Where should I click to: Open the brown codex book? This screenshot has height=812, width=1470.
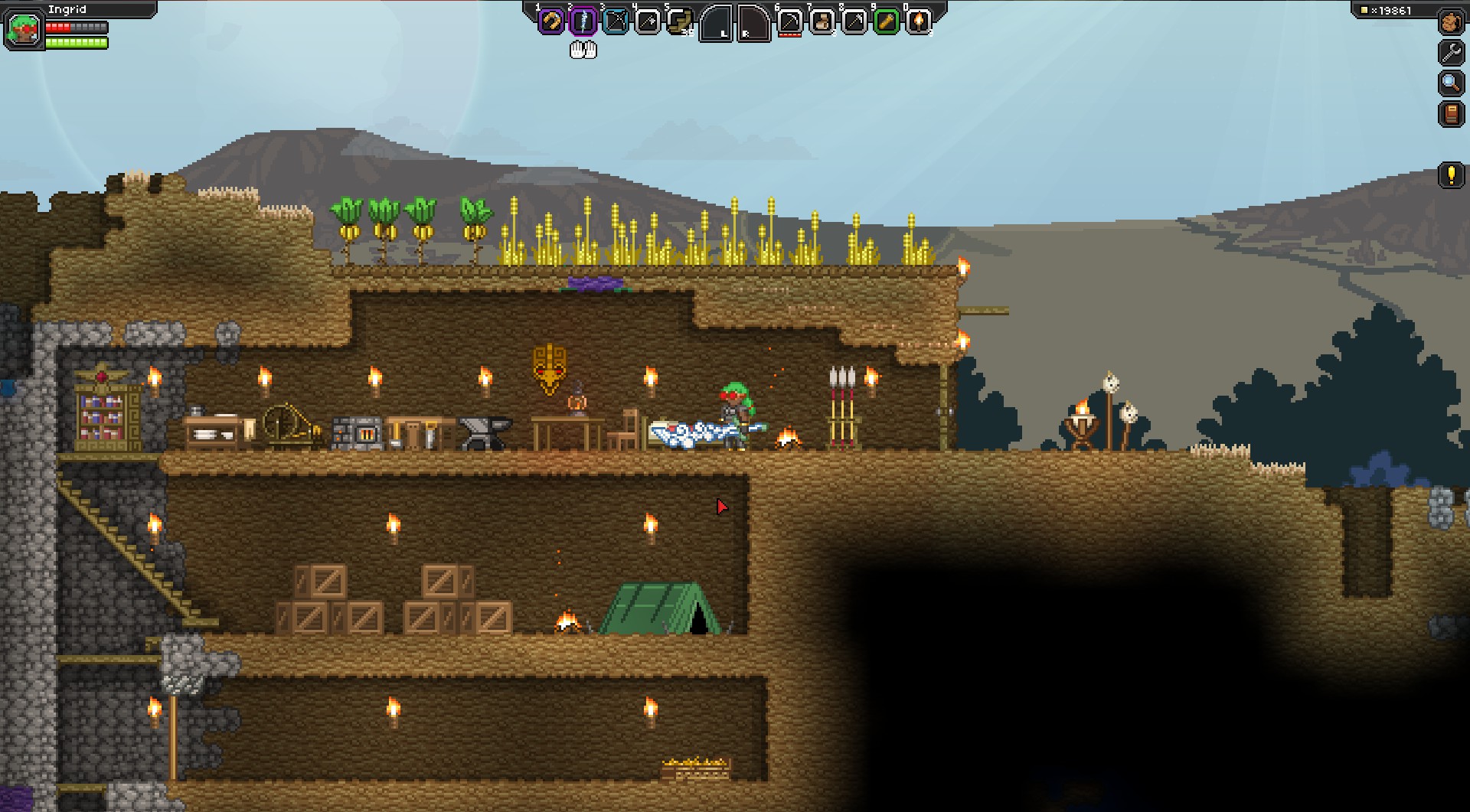1451,114
